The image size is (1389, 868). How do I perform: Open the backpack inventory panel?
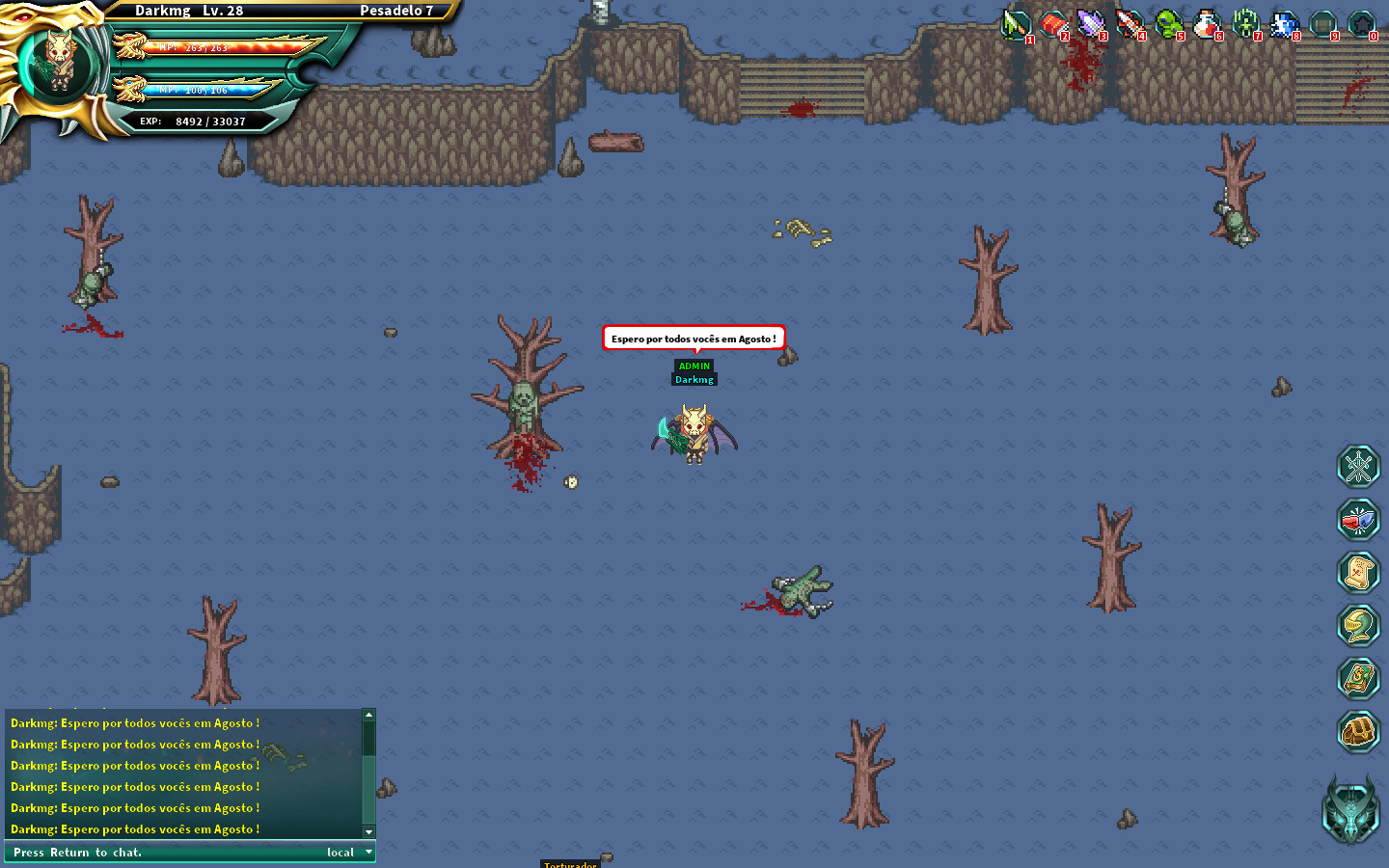tap(1359, 731)
